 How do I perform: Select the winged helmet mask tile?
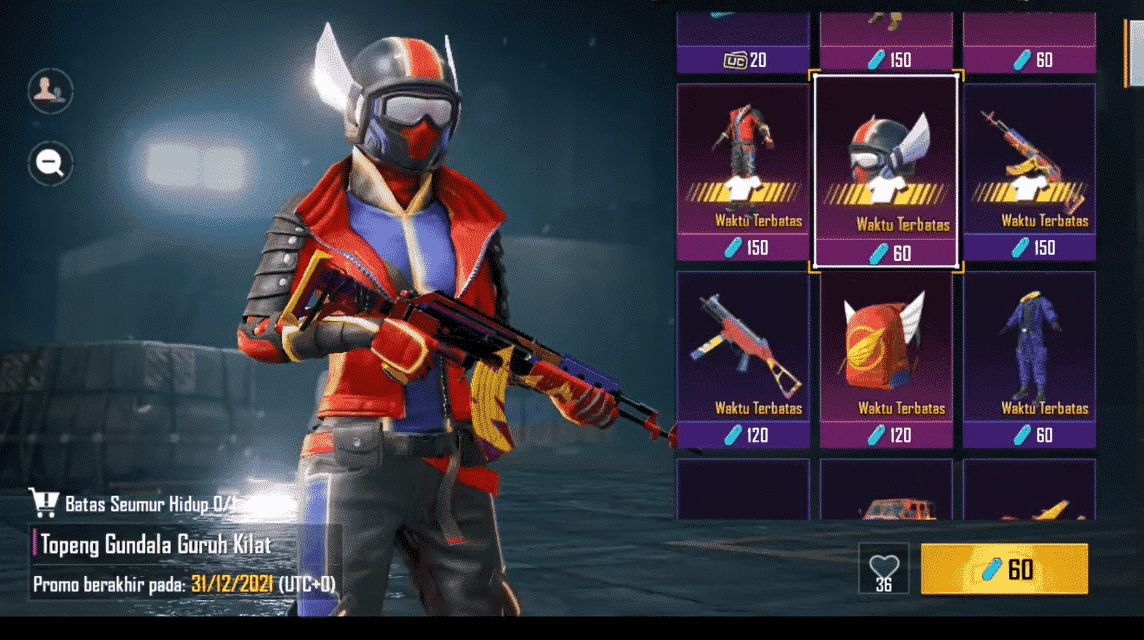point(886,172)
